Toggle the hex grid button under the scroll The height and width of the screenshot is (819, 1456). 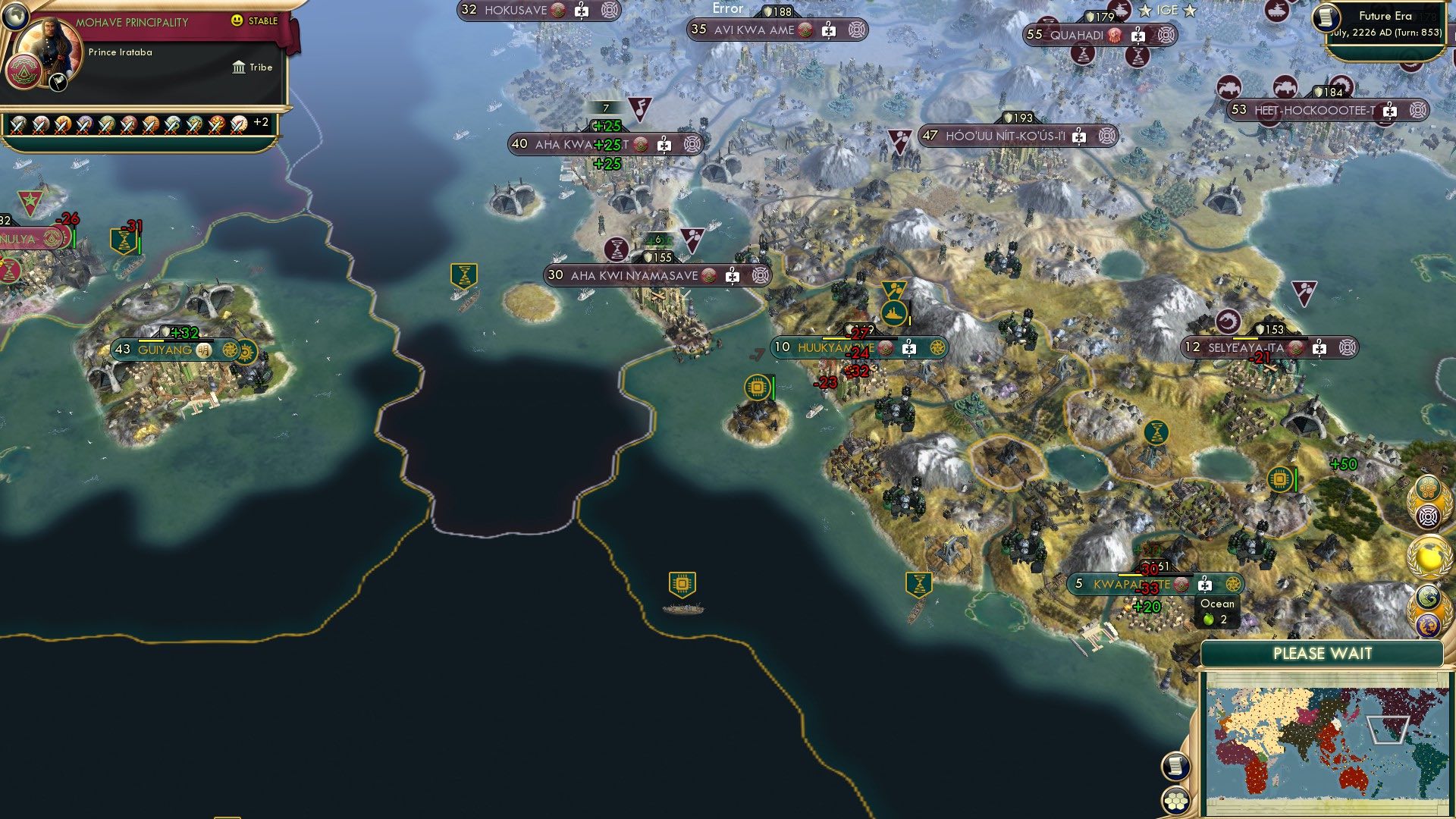(1175, 801)
